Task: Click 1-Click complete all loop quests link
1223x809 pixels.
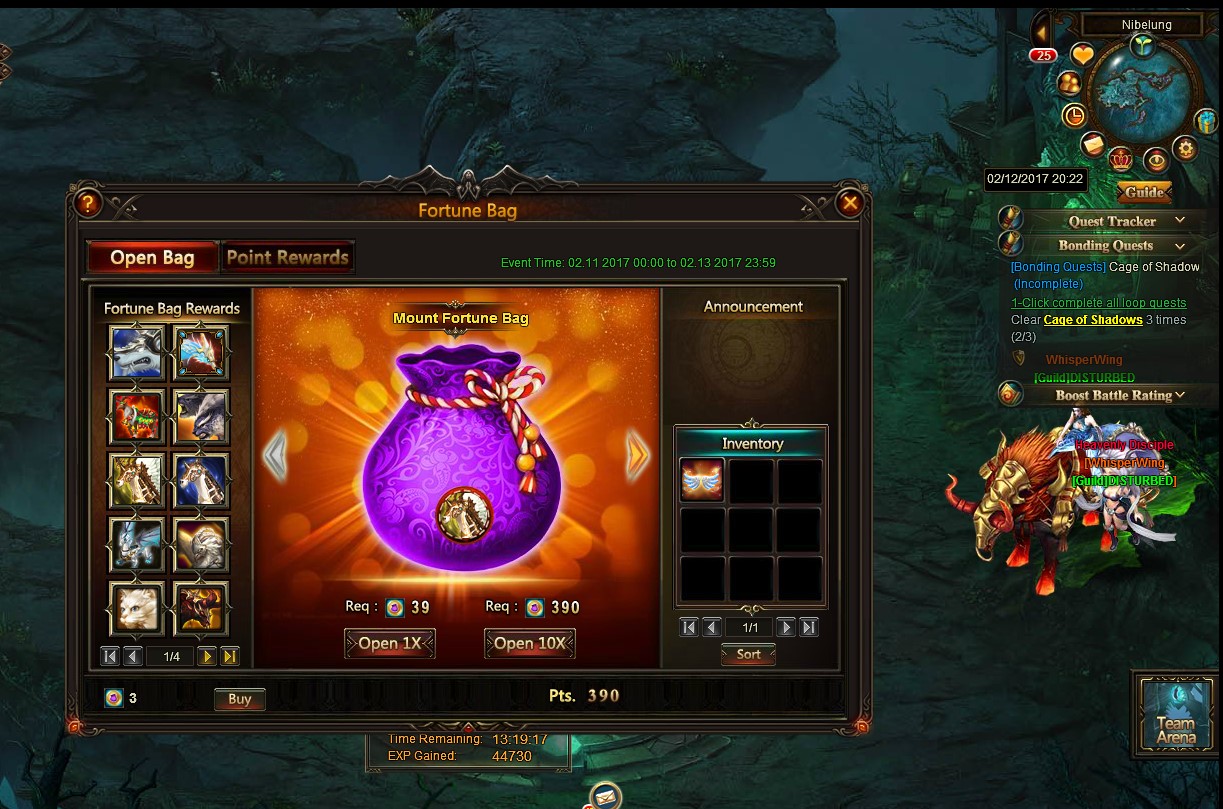Action: (1098, 302)
